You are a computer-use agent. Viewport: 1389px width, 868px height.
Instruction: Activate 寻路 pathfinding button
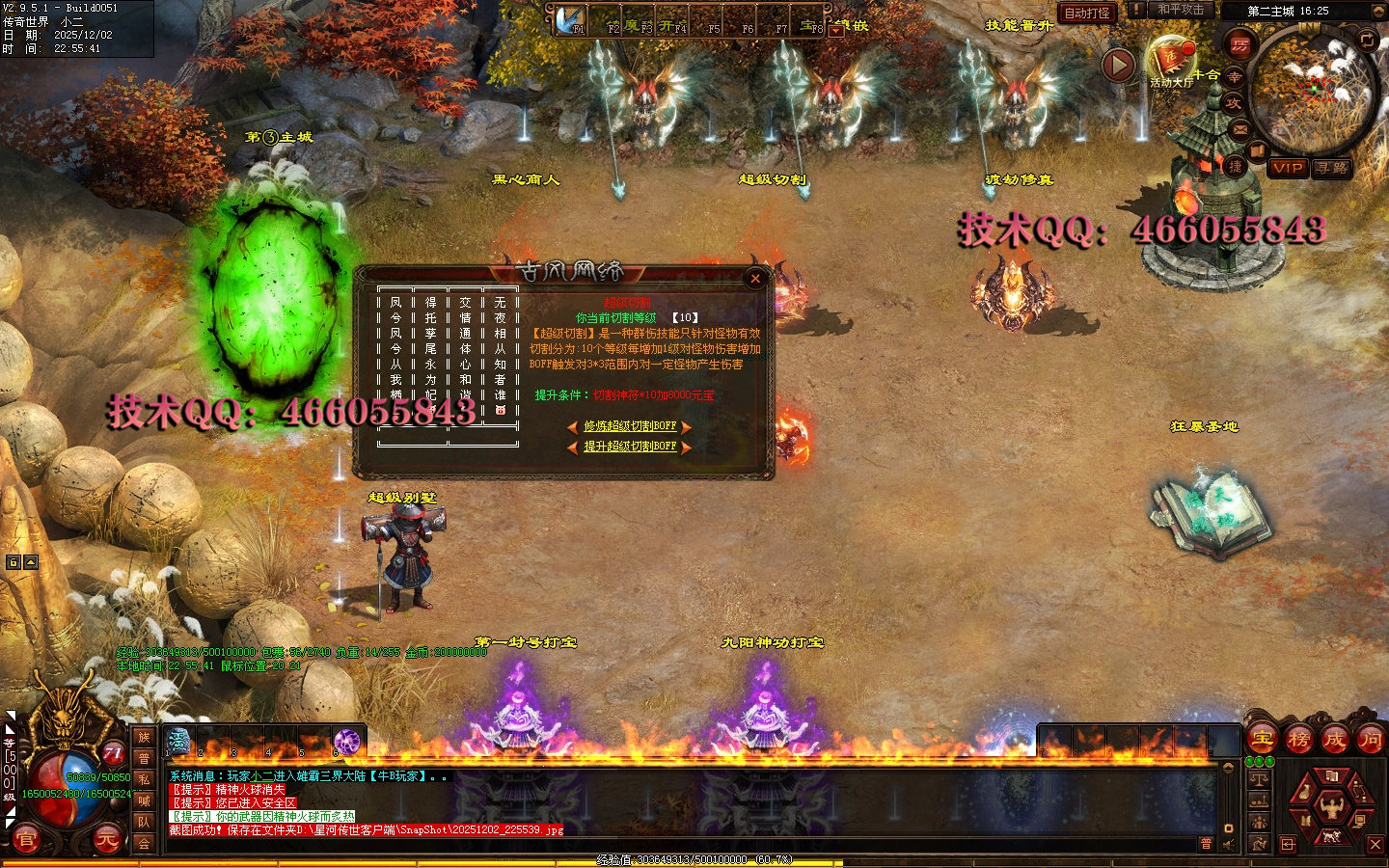click(x=1332, y=168)
